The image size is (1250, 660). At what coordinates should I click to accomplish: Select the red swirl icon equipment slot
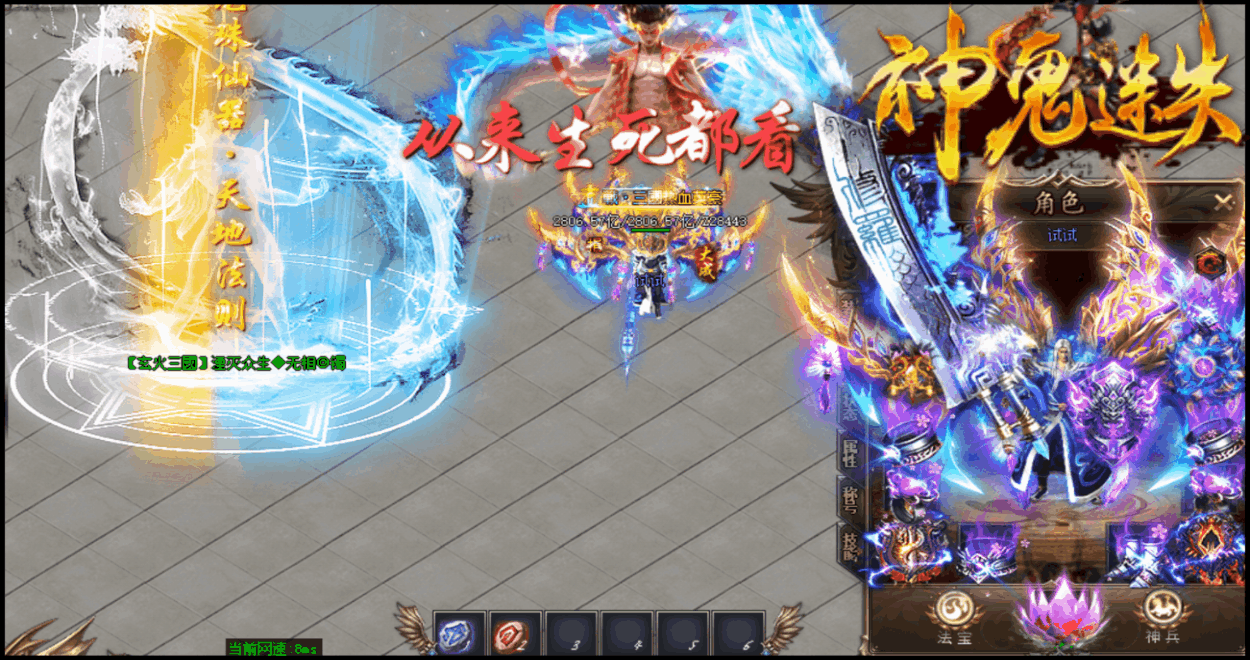[1211, 262]
